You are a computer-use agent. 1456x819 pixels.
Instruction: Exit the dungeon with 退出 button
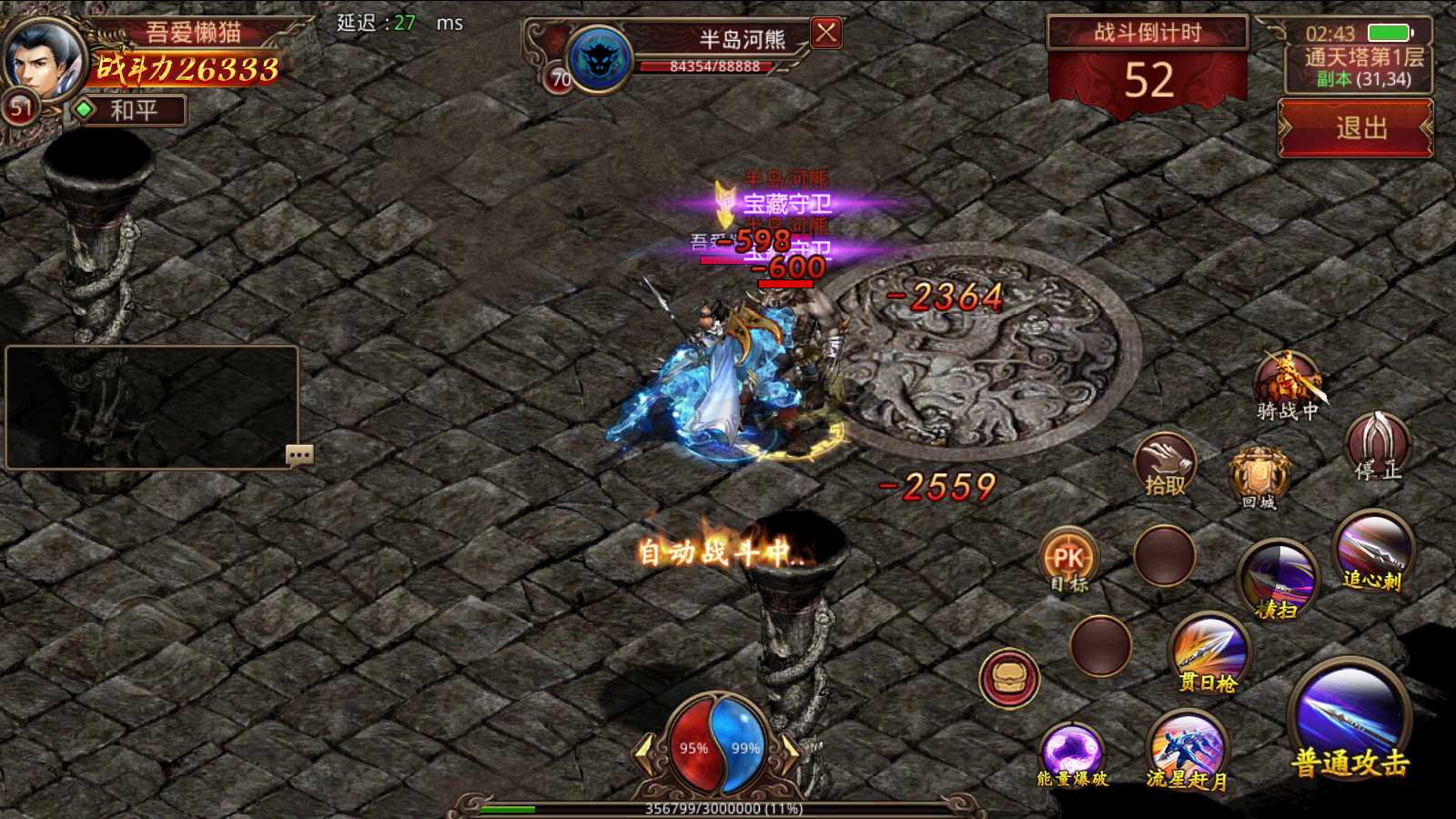point(1356,128)
